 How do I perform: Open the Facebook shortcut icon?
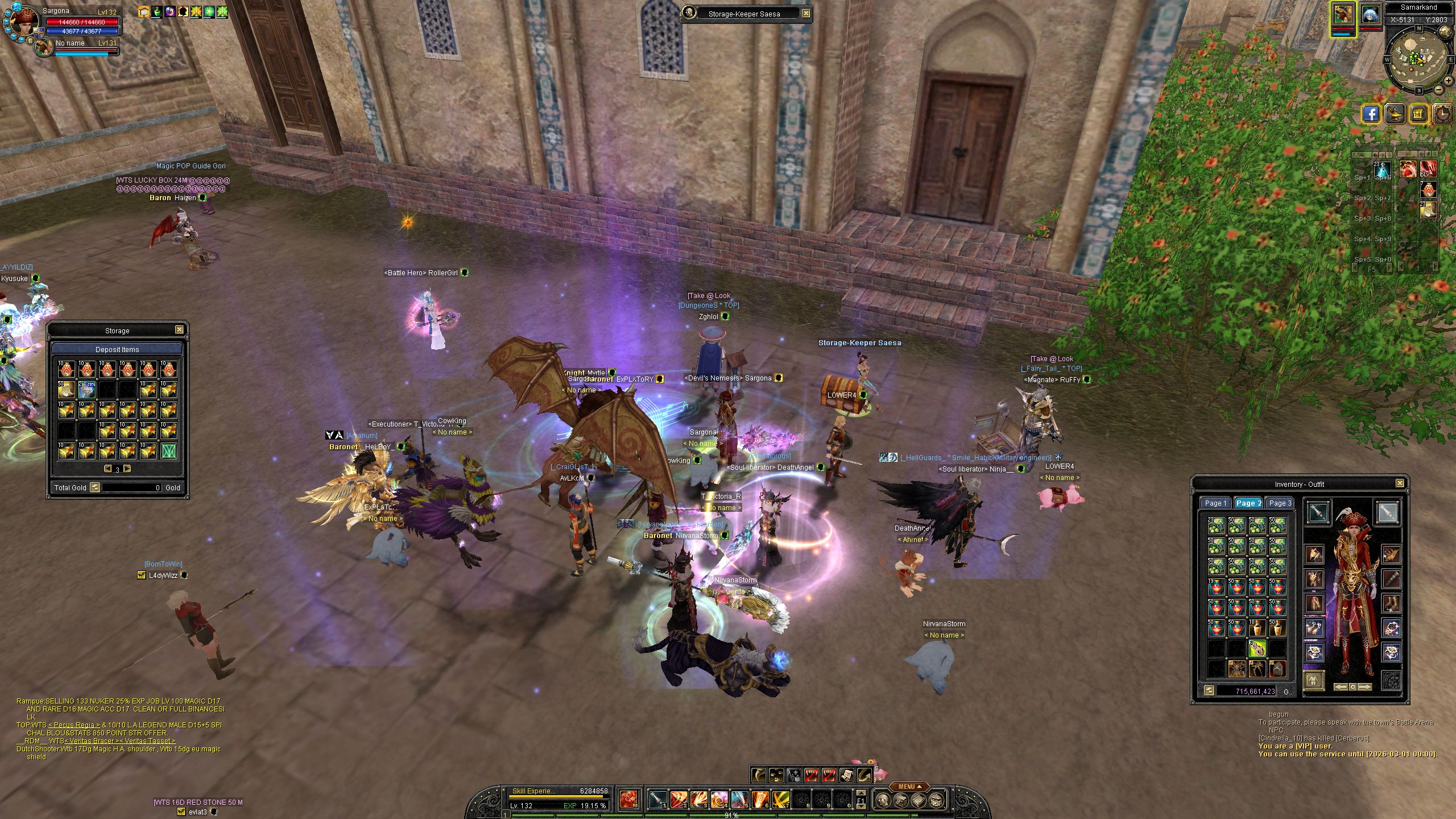(1371, 114)
